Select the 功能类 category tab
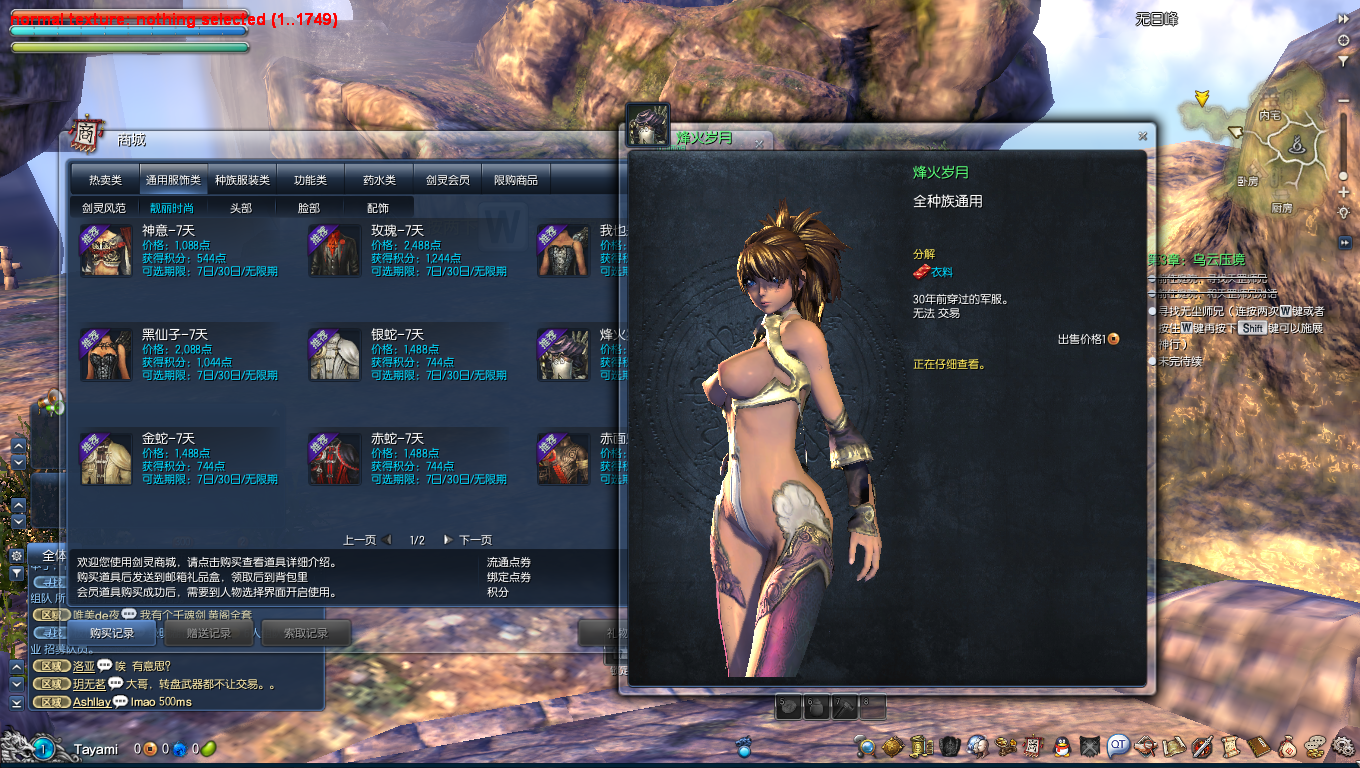Screen dimensions: 1360x768 click(310, 180)
